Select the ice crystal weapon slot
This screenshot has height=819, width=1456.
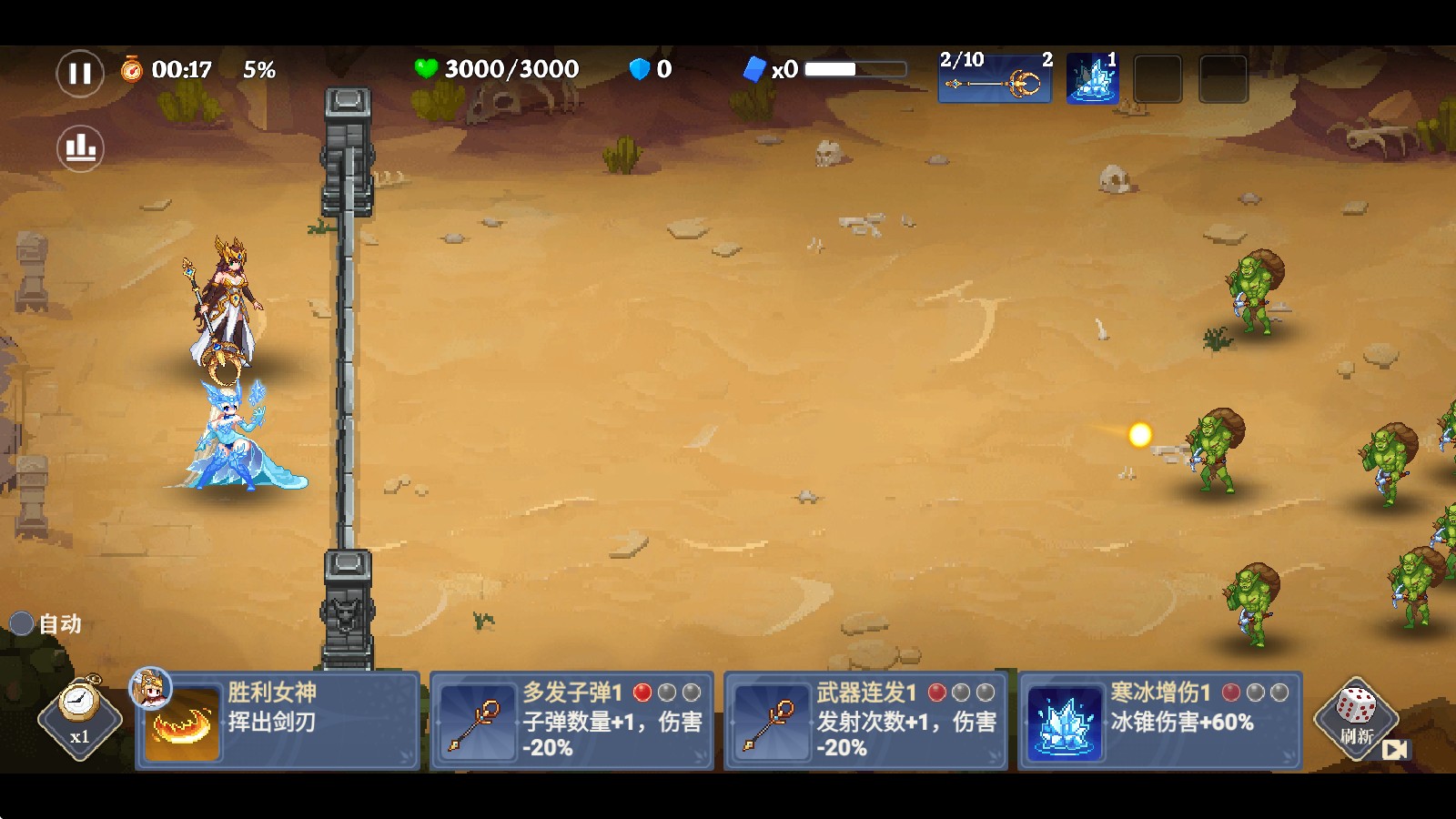click(1090, 79)
